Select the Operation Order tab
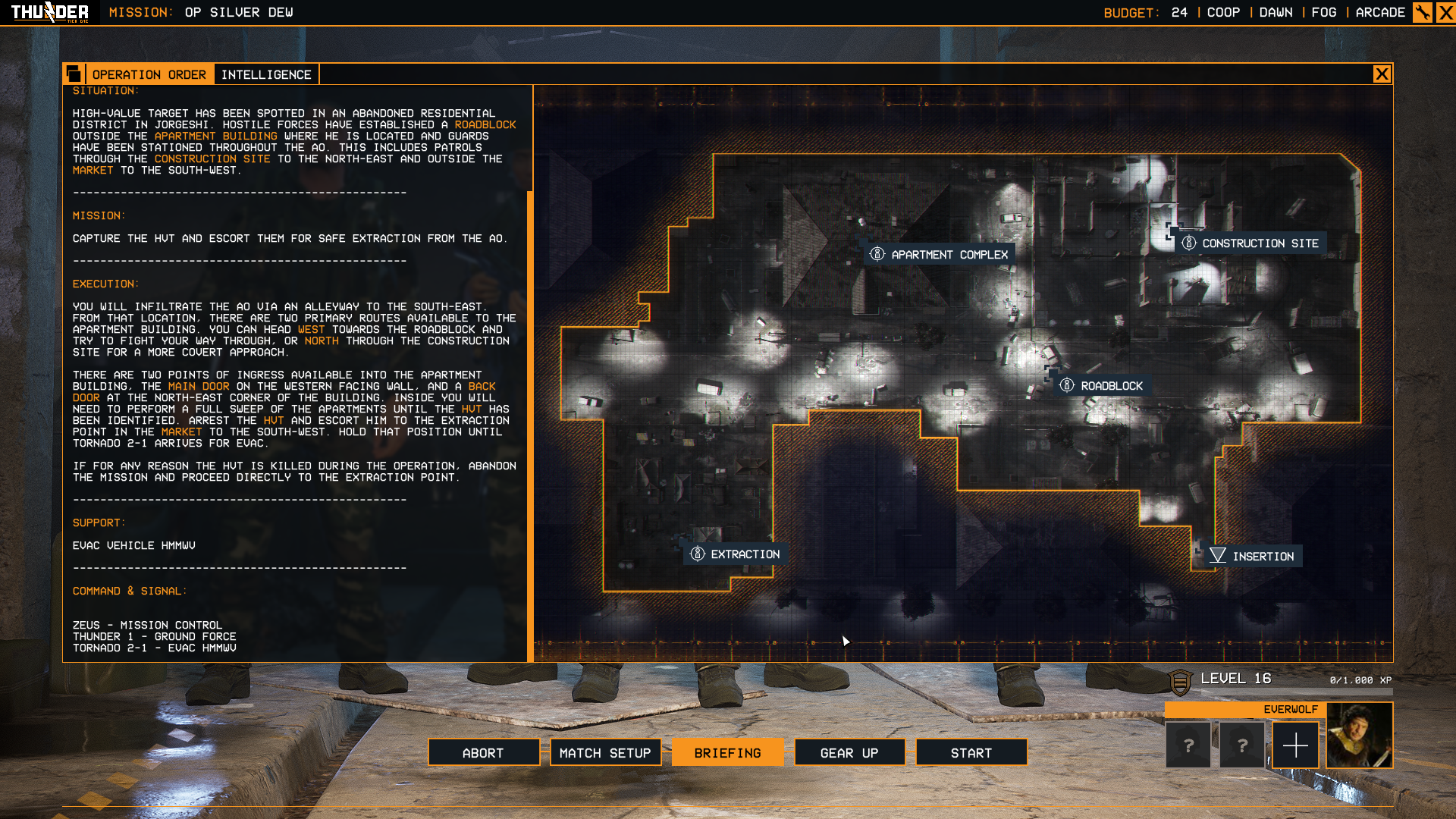The image size is (1456, 819). [x=149, y=74]
